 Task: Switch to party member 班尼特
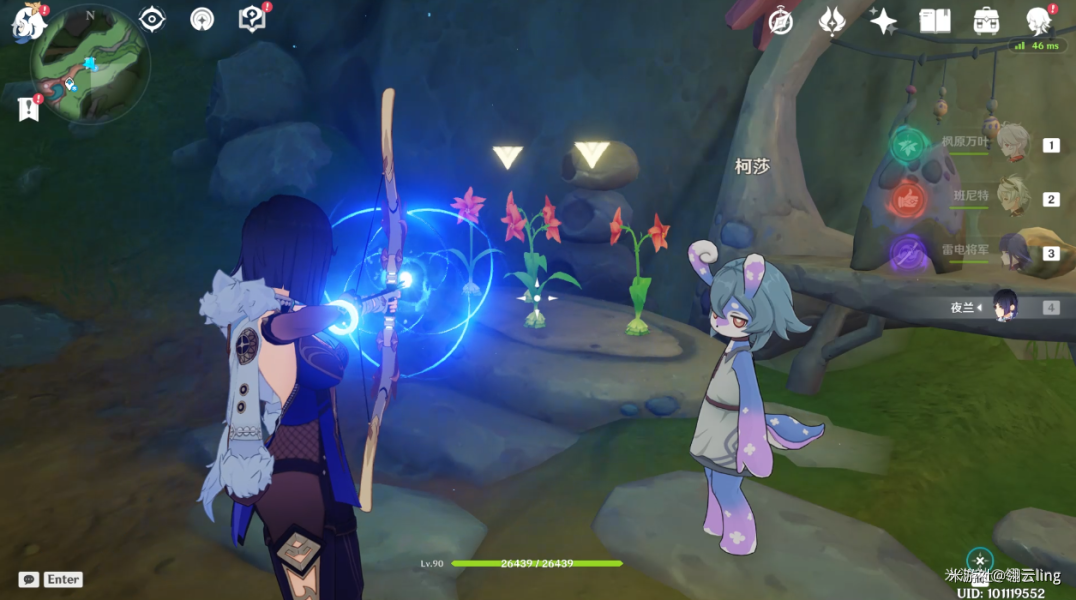pyautogui.click(x=1012, y=198)
